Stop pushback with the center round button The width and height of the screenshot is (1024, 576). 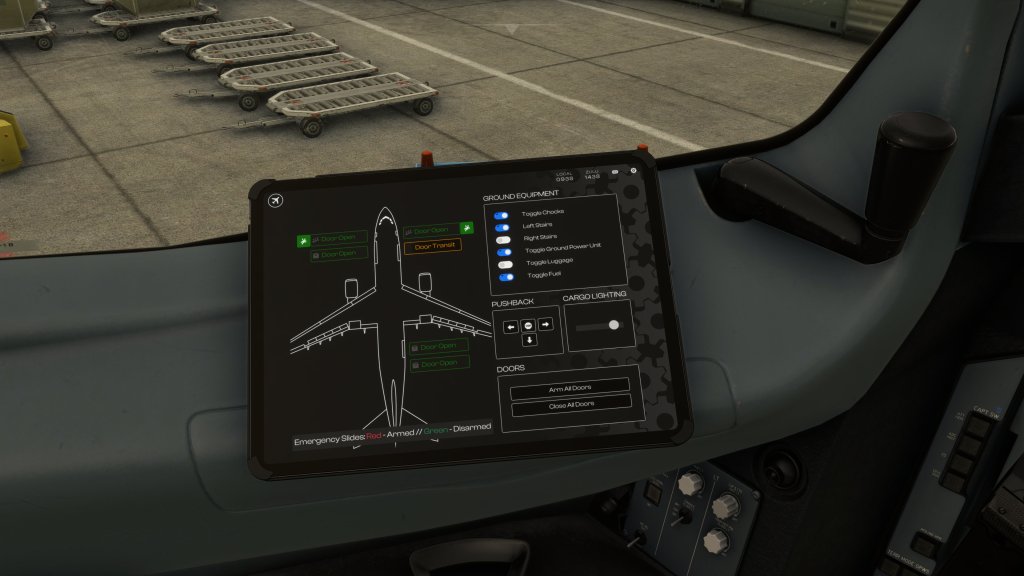[528, 325]
